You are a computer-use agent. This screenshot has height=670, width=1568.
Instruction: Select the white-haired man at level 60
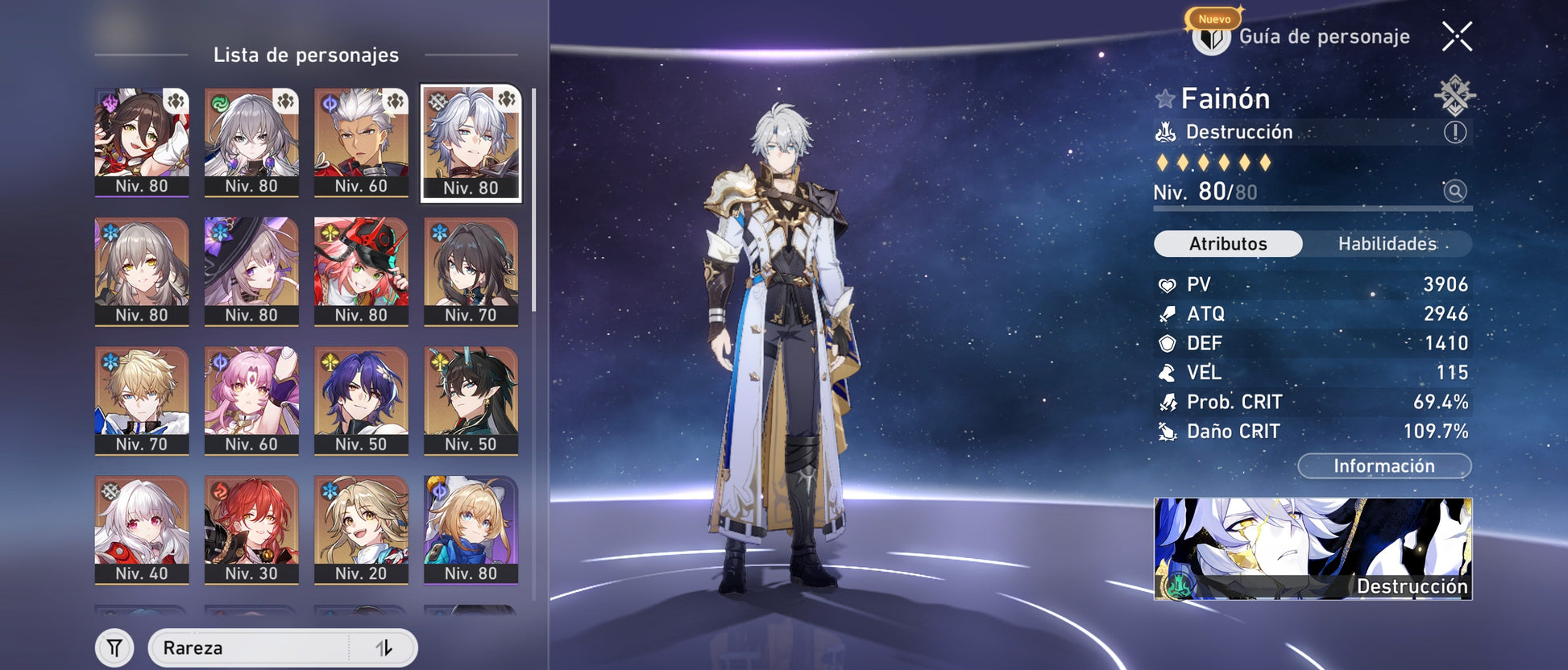click(361, 142)
